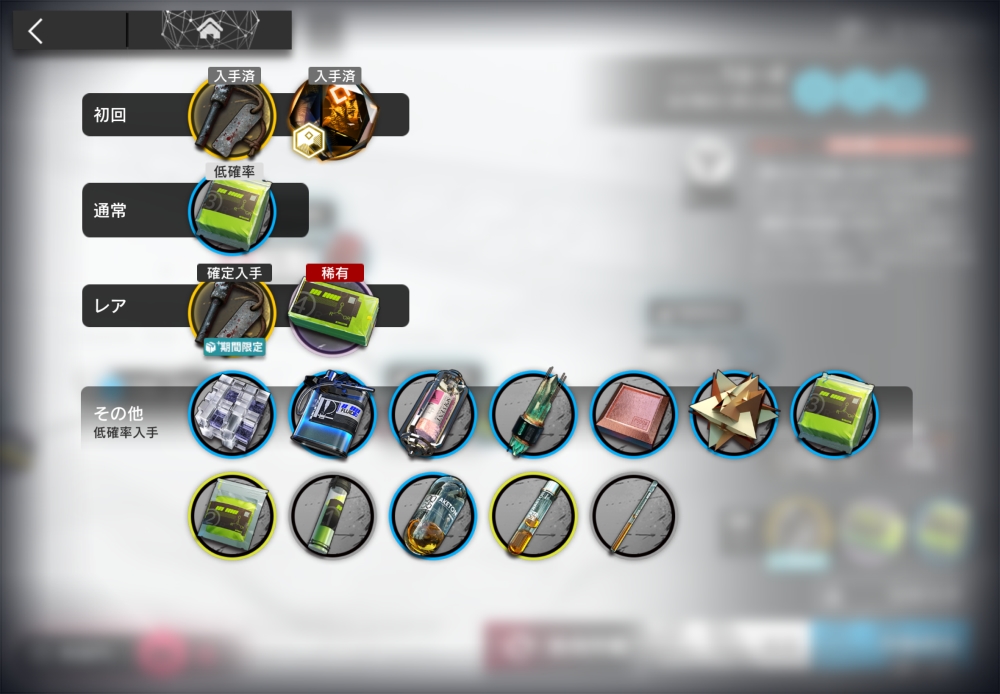Inspect the blue-ringed orange liquid bottle
Viewport: 1000px width, 694px height.
point(432,516)
